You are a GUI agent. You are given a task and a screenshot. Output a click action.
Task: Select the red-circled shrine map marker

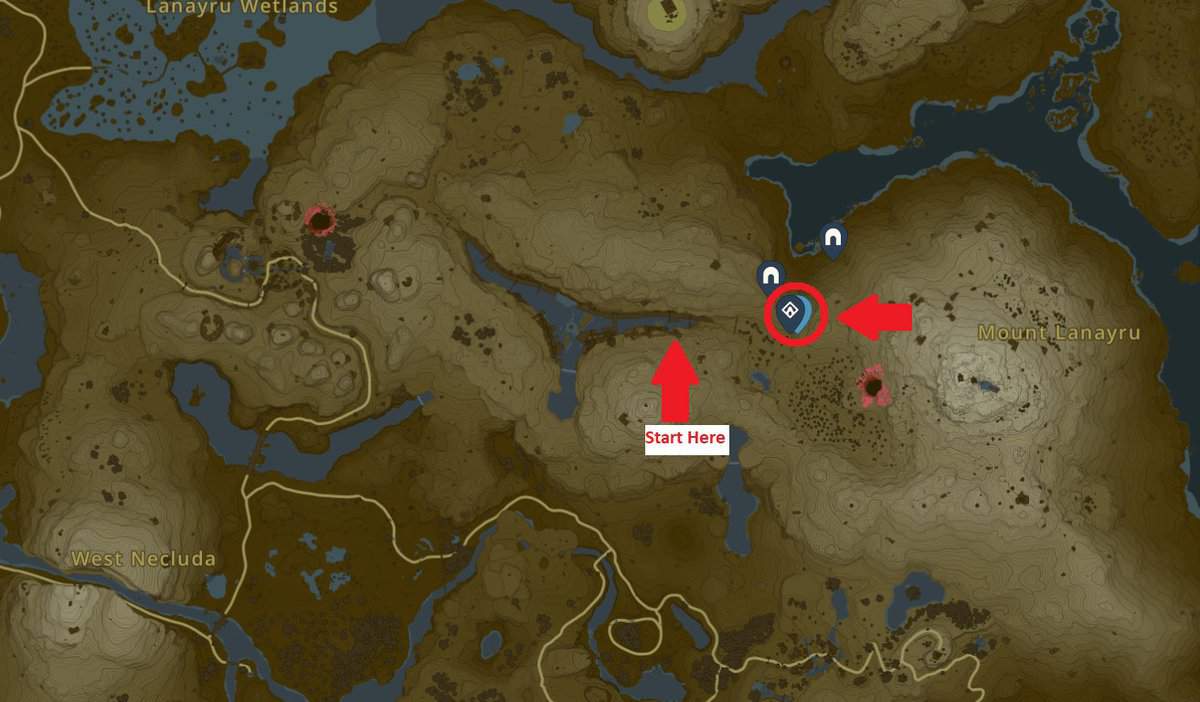coord(796,313)
